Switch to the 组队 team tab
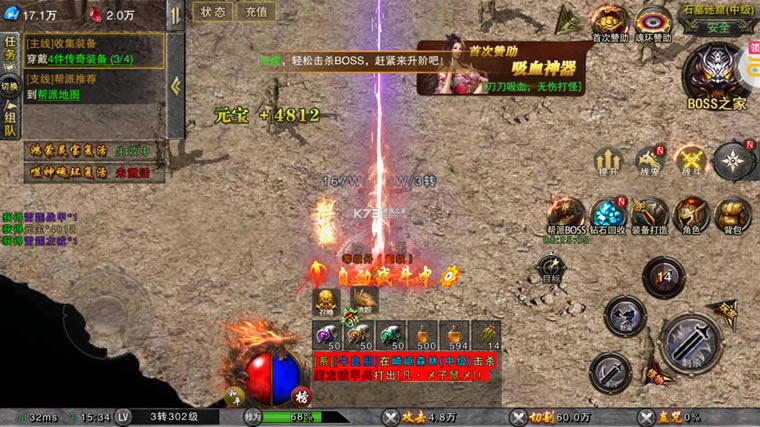The width and height of the screenshot is (760, 427). tap(10, 122)
